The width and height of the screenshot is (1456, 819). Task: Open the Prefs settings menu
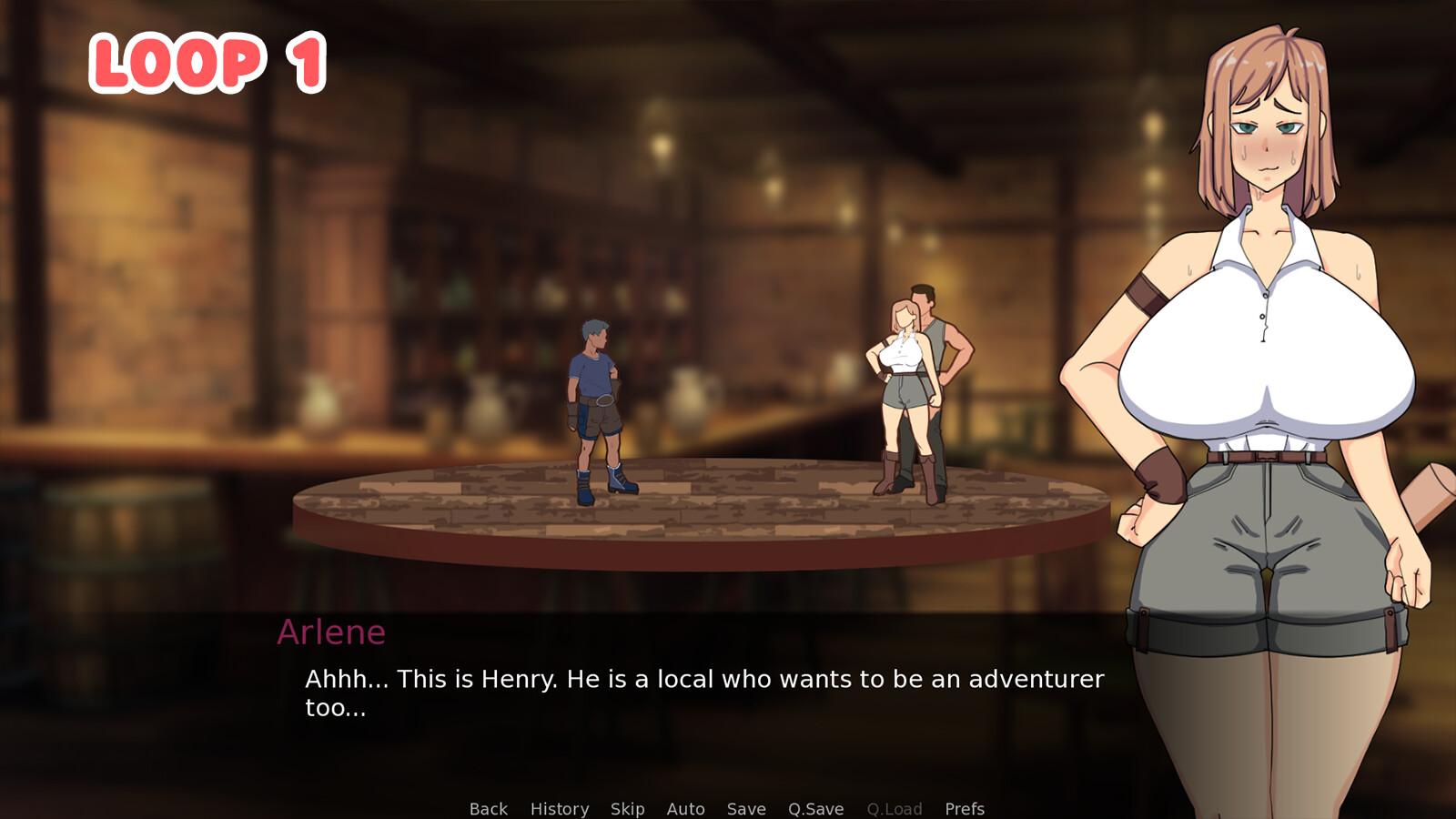(x=964, y=808)
